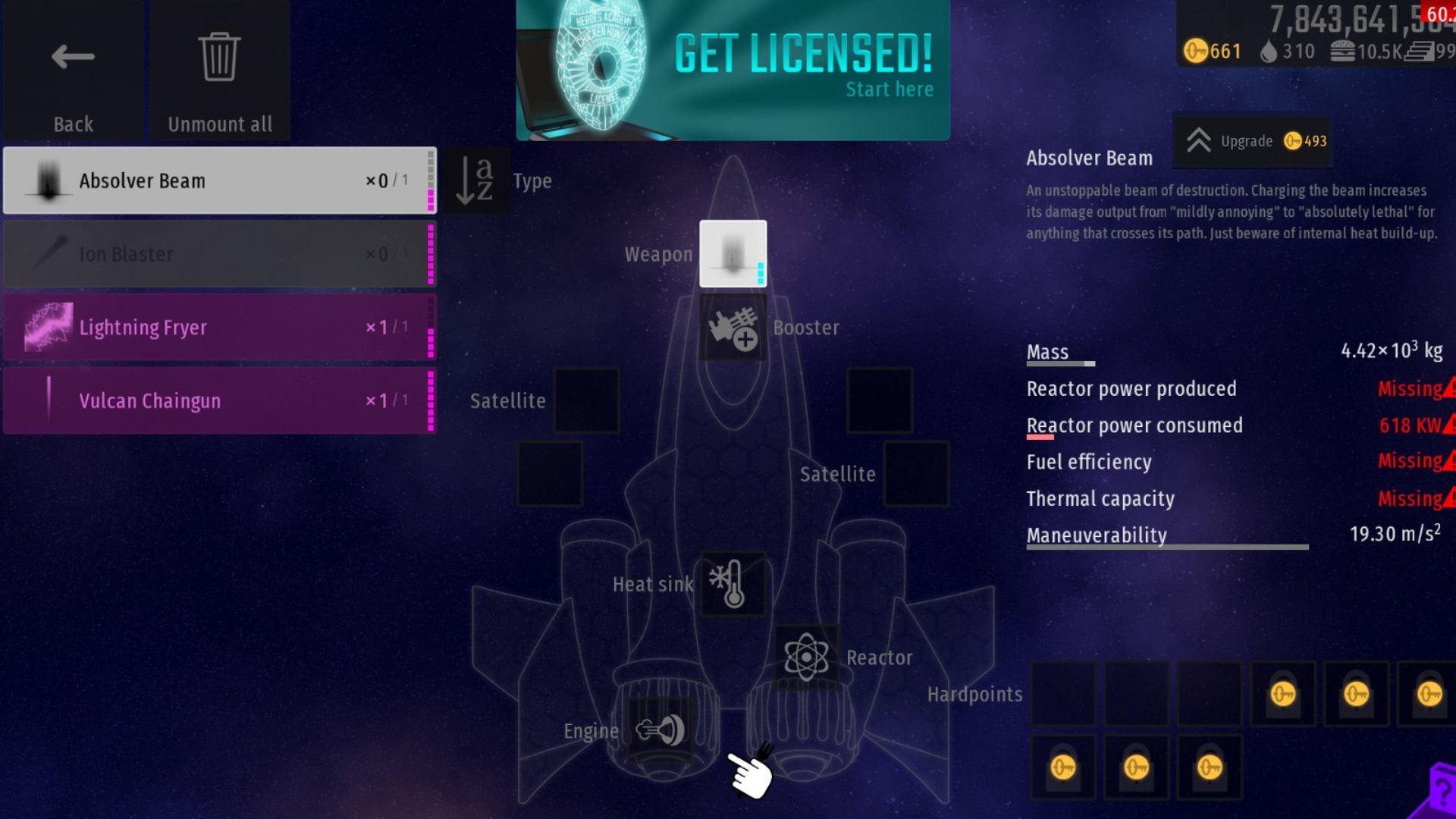Click the Unmount all trash button
Screen dimensions: 1456x819
pyautogui.click(x=220, y=72)
